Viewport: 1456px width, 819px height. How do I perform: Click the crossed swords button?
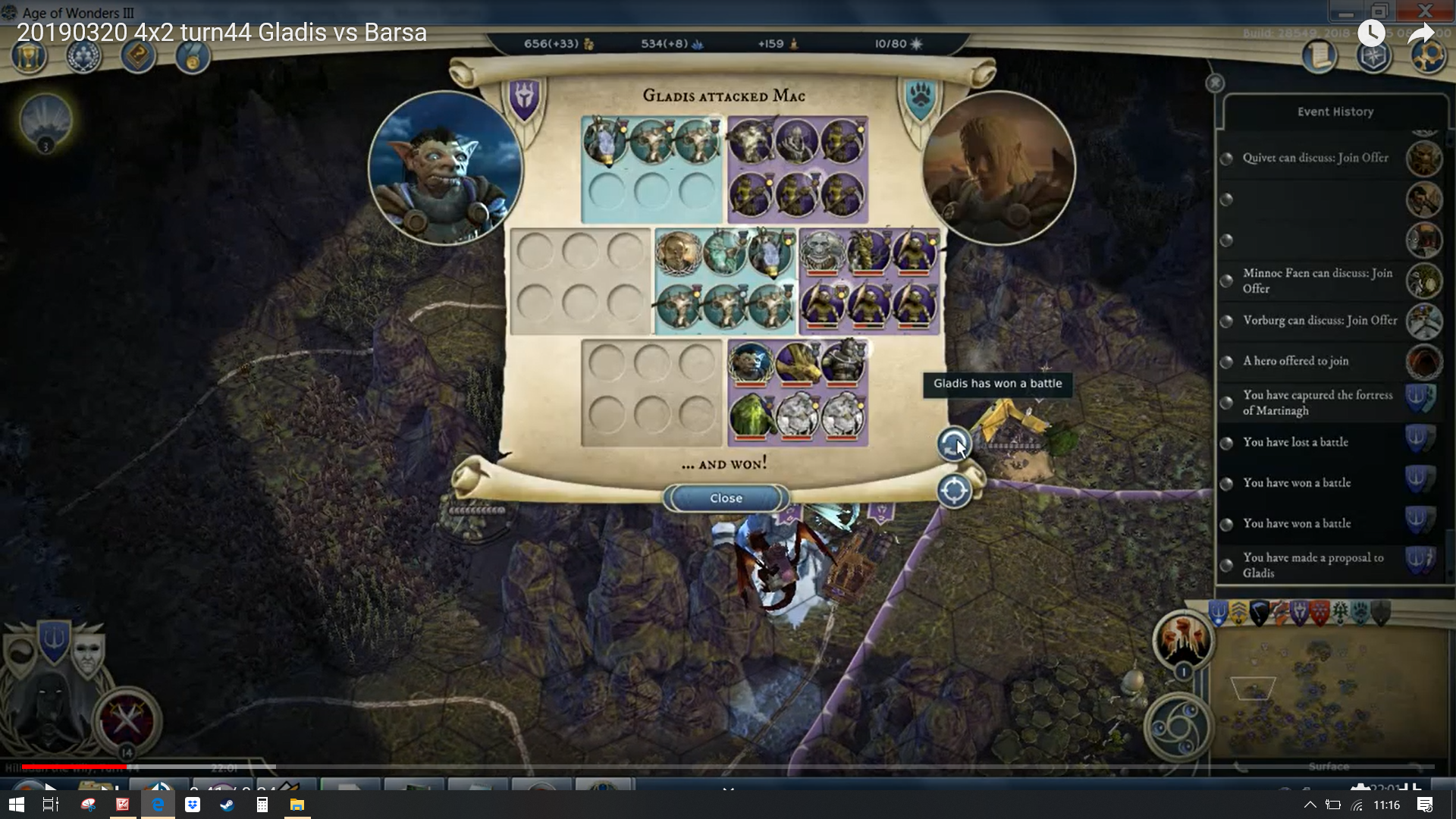(x=126, y=719)
